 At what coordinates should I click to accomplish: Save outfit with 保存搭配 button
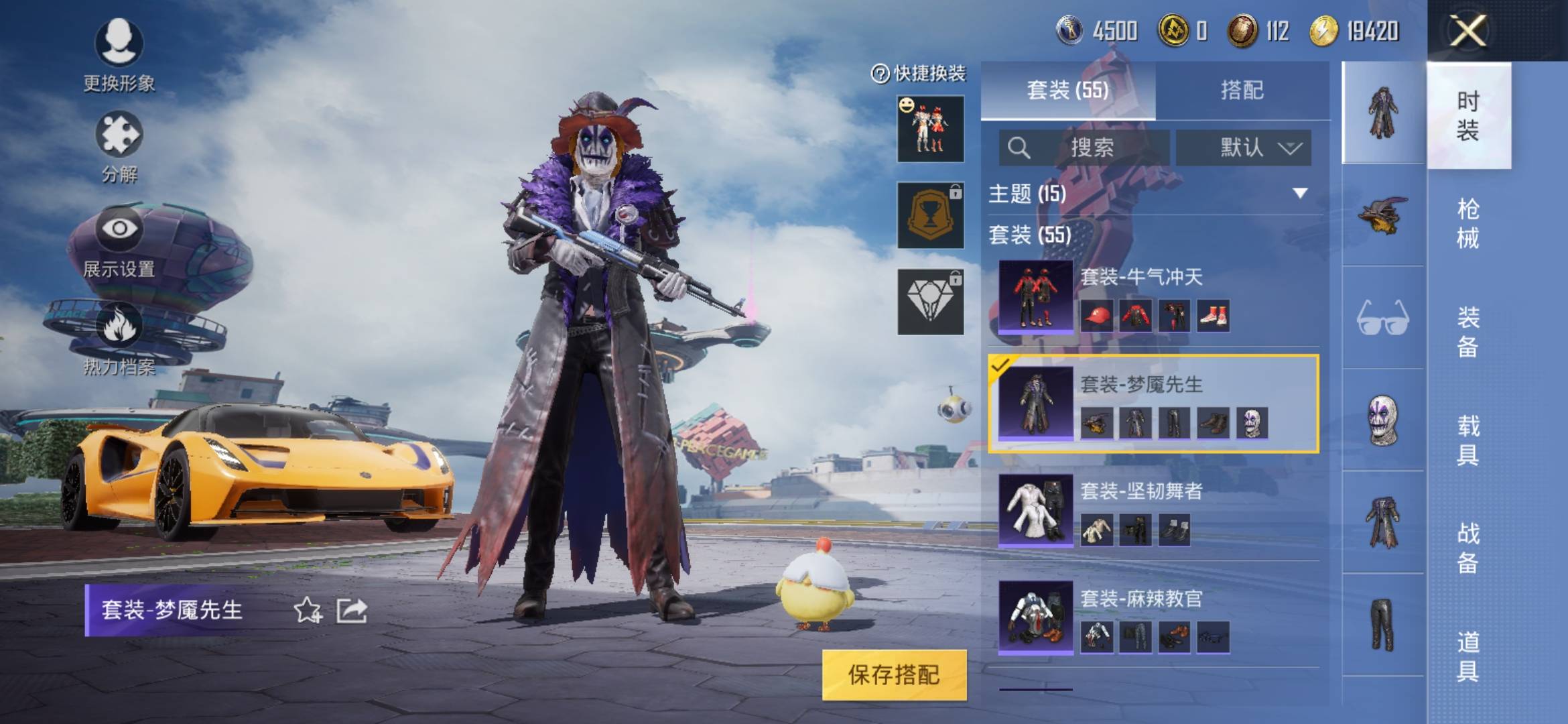click(894, 675)
